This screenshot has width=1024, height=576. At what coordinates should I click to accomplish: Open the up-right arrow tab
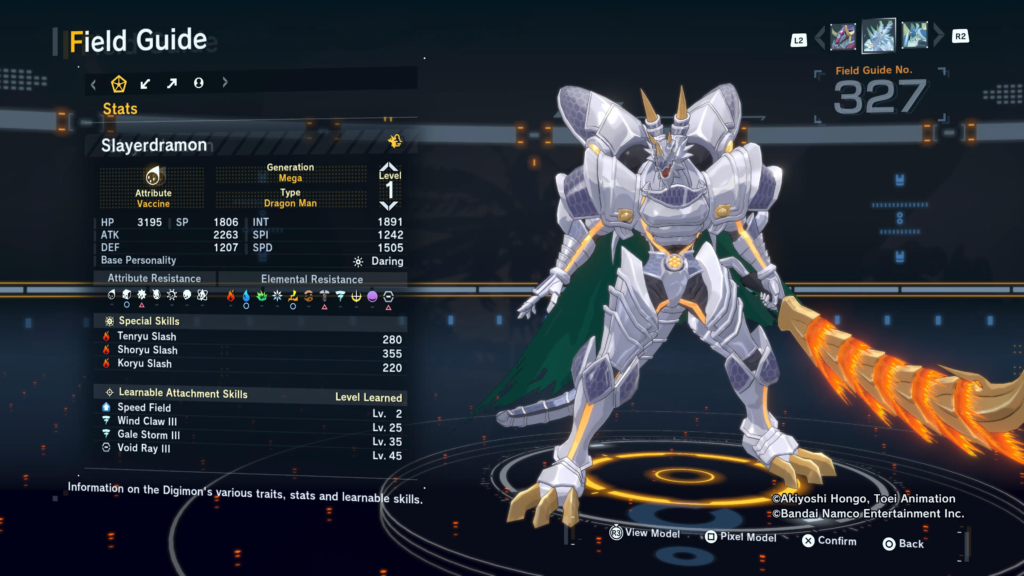(172, 83)
